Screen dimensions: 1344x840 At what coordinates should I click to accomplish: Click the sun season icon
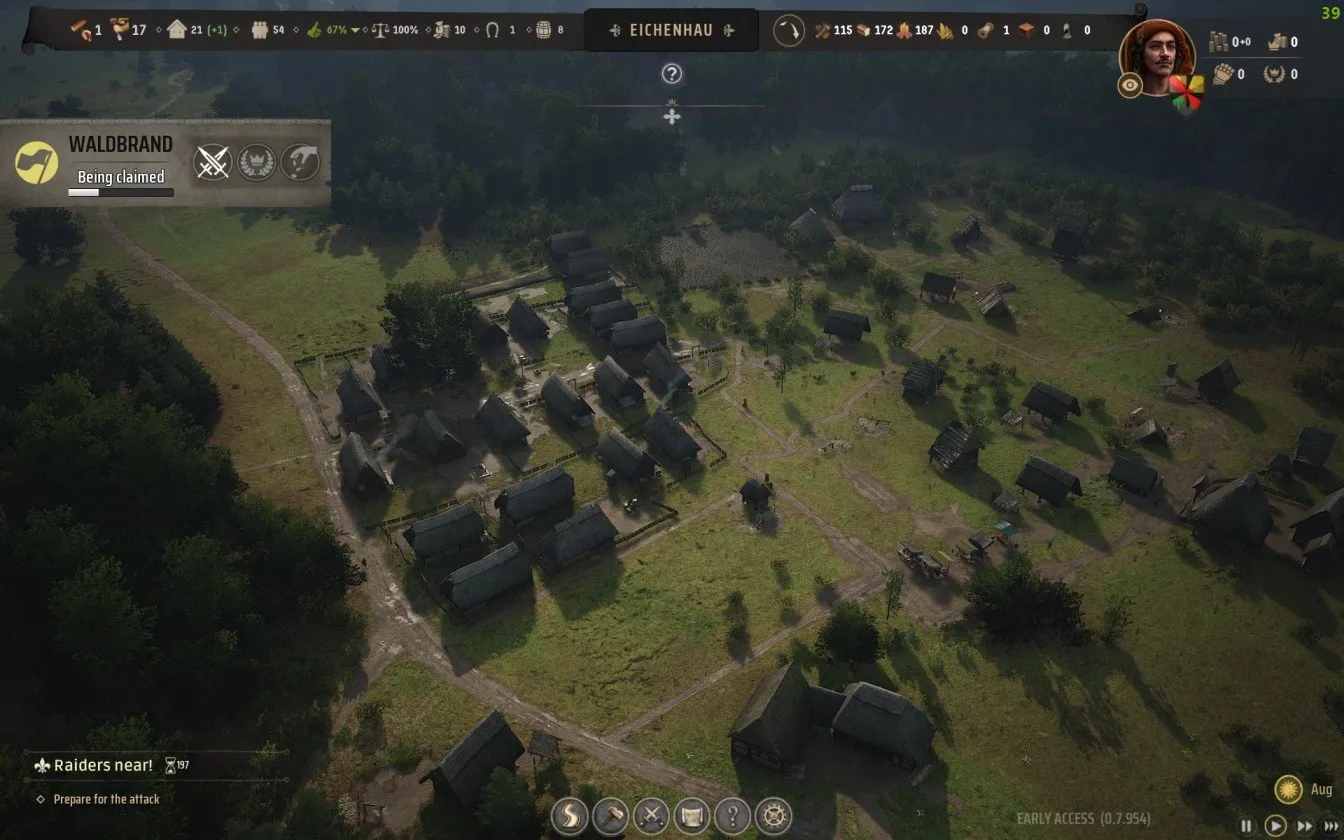point(1288,790)
